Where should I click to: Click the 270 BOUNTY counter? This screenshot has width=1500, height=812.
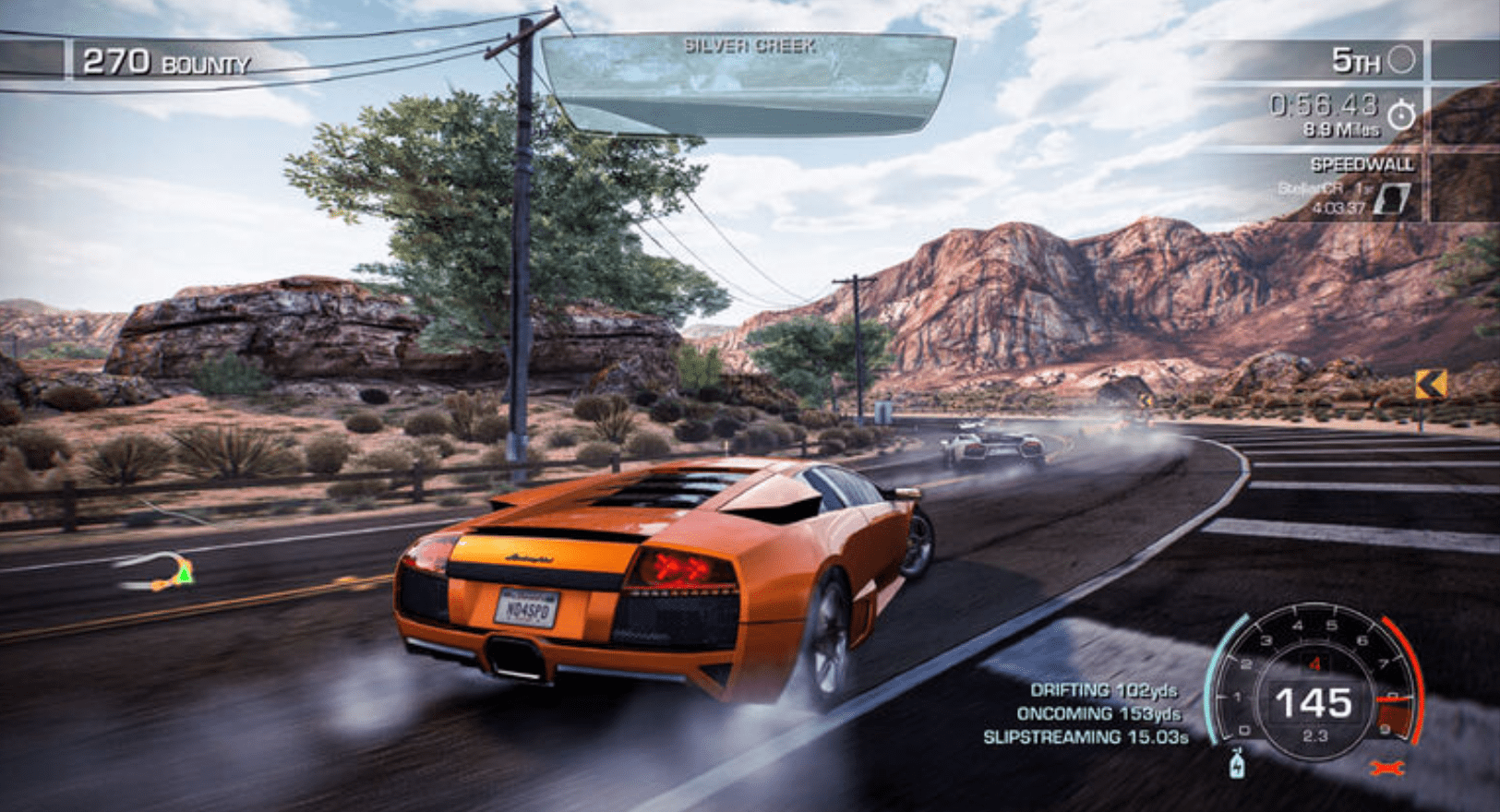[164, 61]
